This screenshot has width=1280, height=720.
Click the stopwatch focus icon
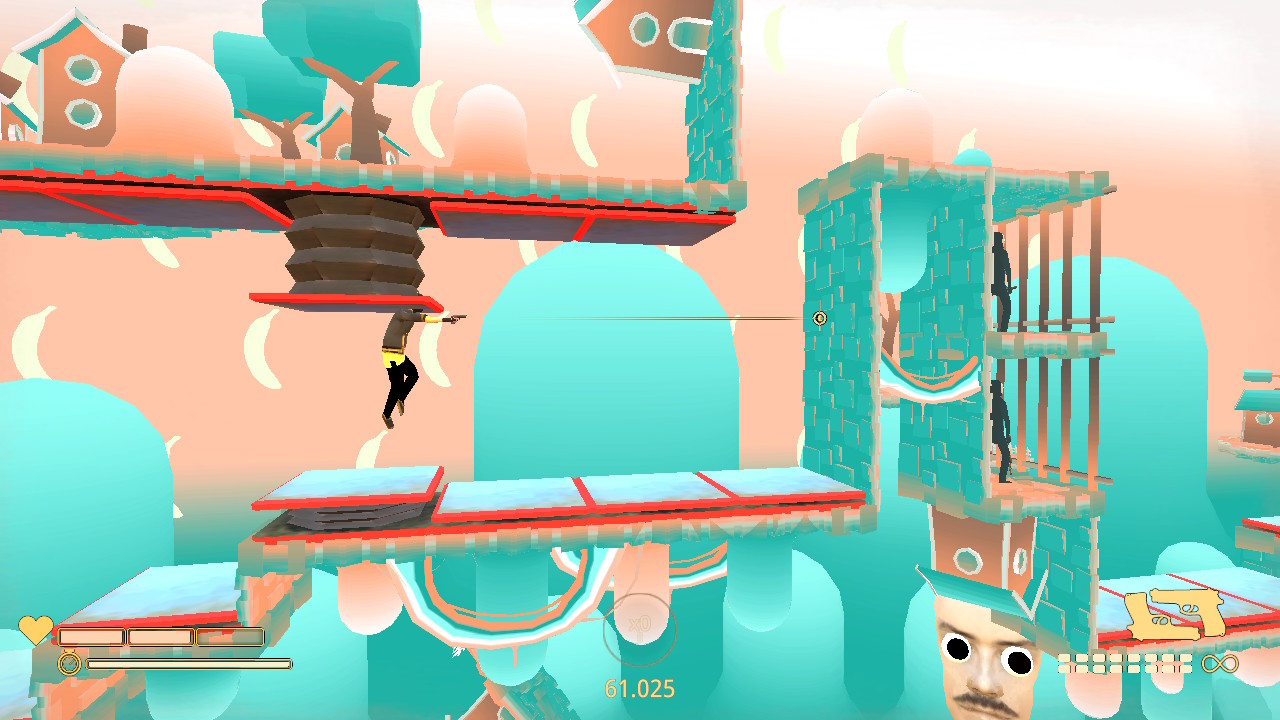pos(69,662)
